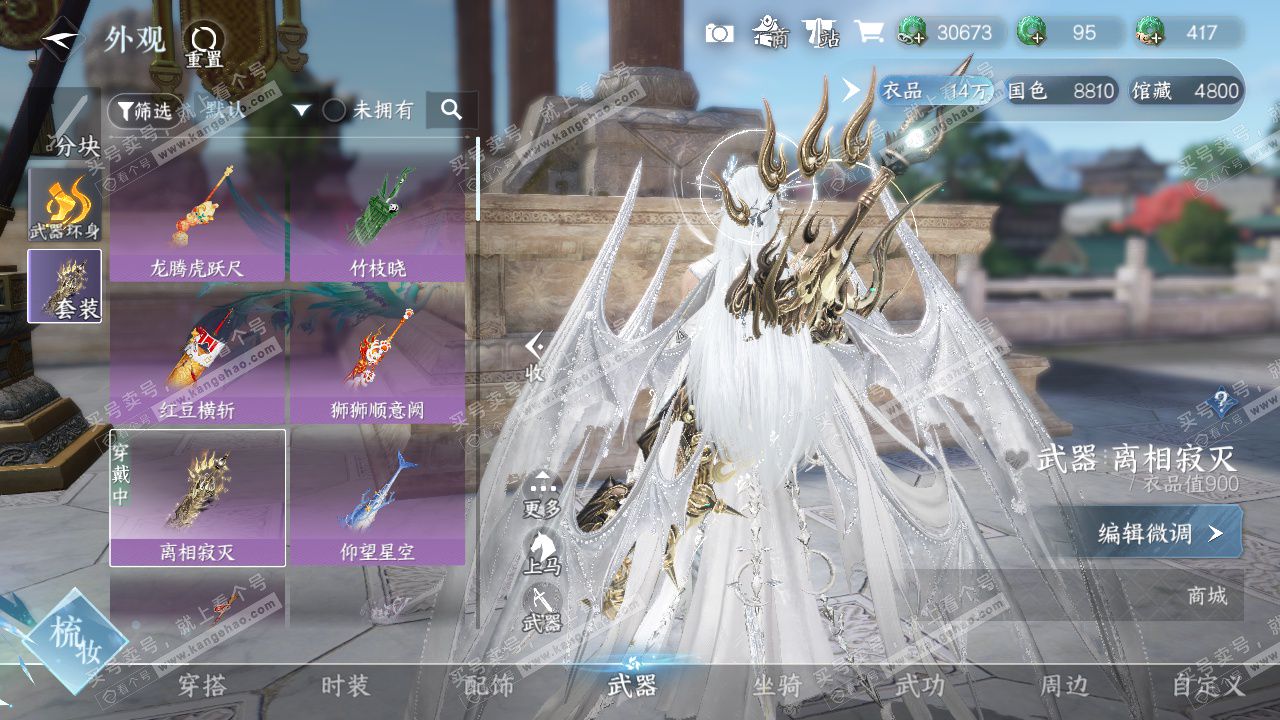Pick the 狮狮顺意阙 weapon skin
1280x720 pixels.
click(378, 366)
